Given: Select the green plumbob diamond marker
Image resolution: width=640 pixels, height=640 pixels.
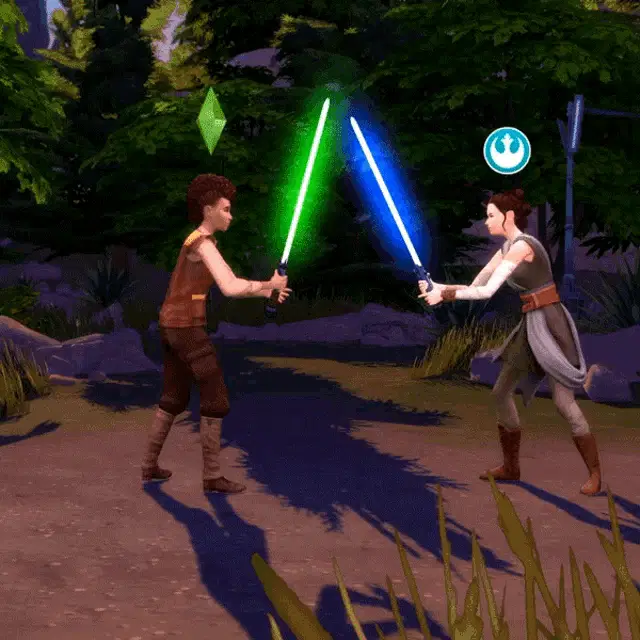Looking at the screenshot, I should (x=211, y=121).
